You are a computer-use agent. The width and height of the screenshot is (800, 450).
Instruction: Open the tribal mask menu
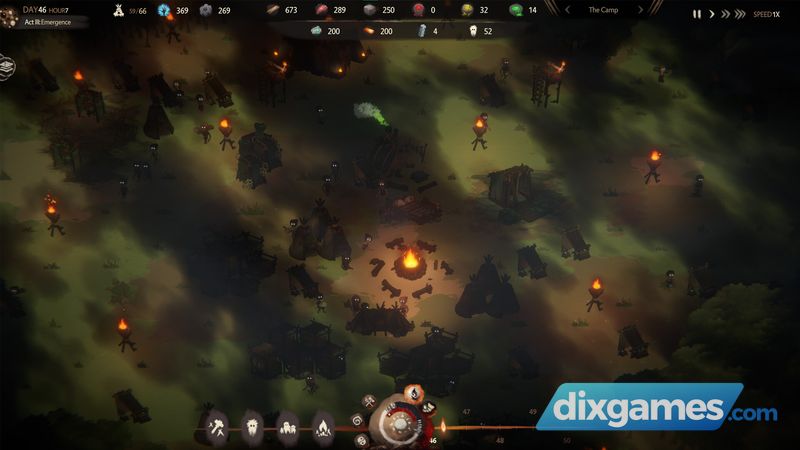[x=252, y=428]
